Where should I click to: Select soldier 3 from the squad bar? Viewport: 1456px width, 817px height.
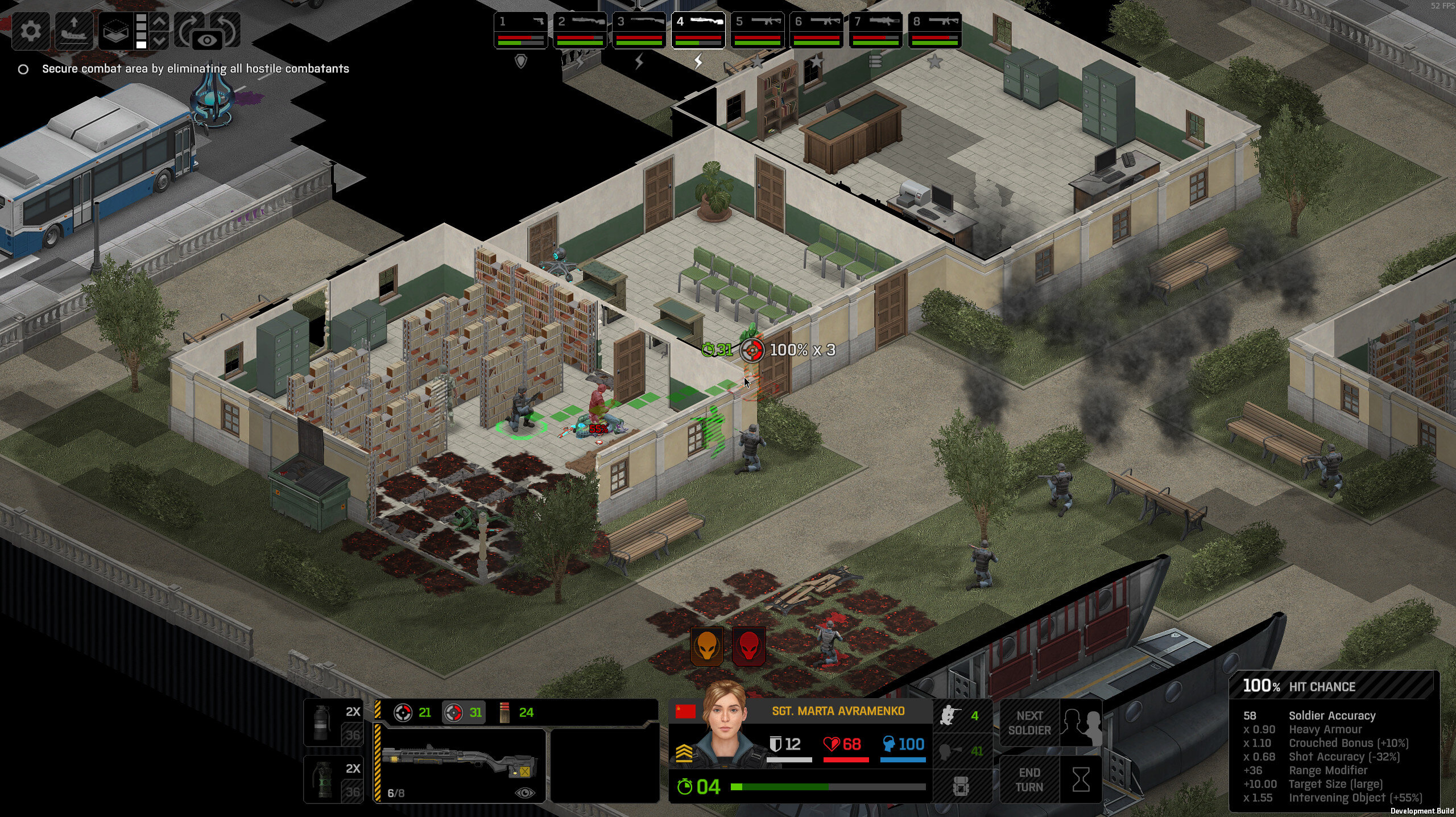(x=639, y=31)
